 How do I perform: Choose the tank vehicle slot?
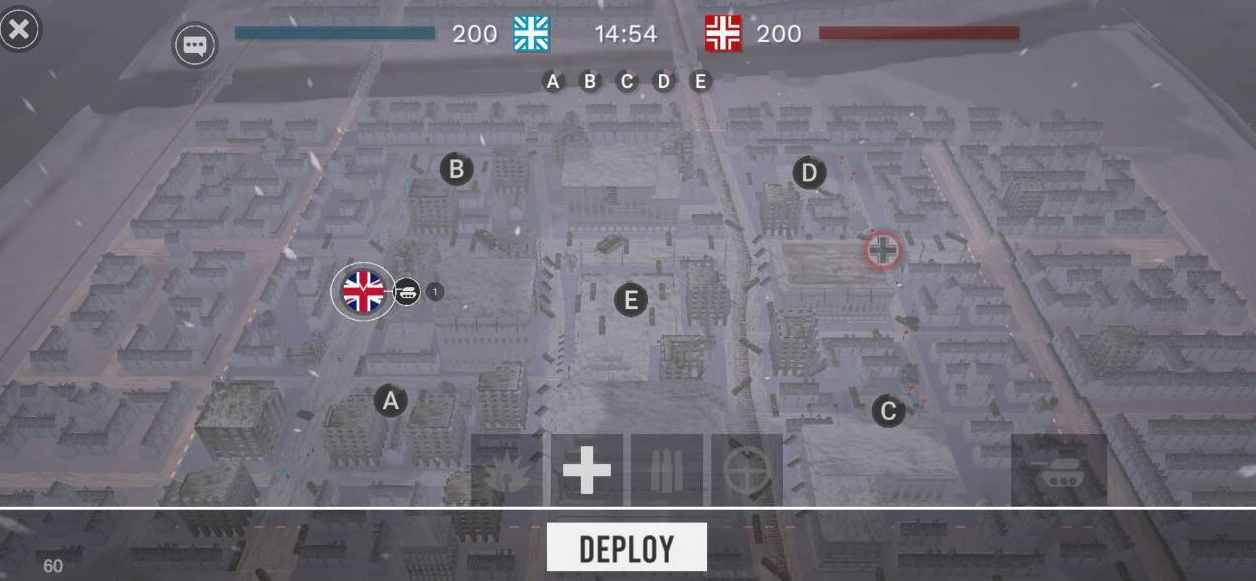(x=1059, y=470)
